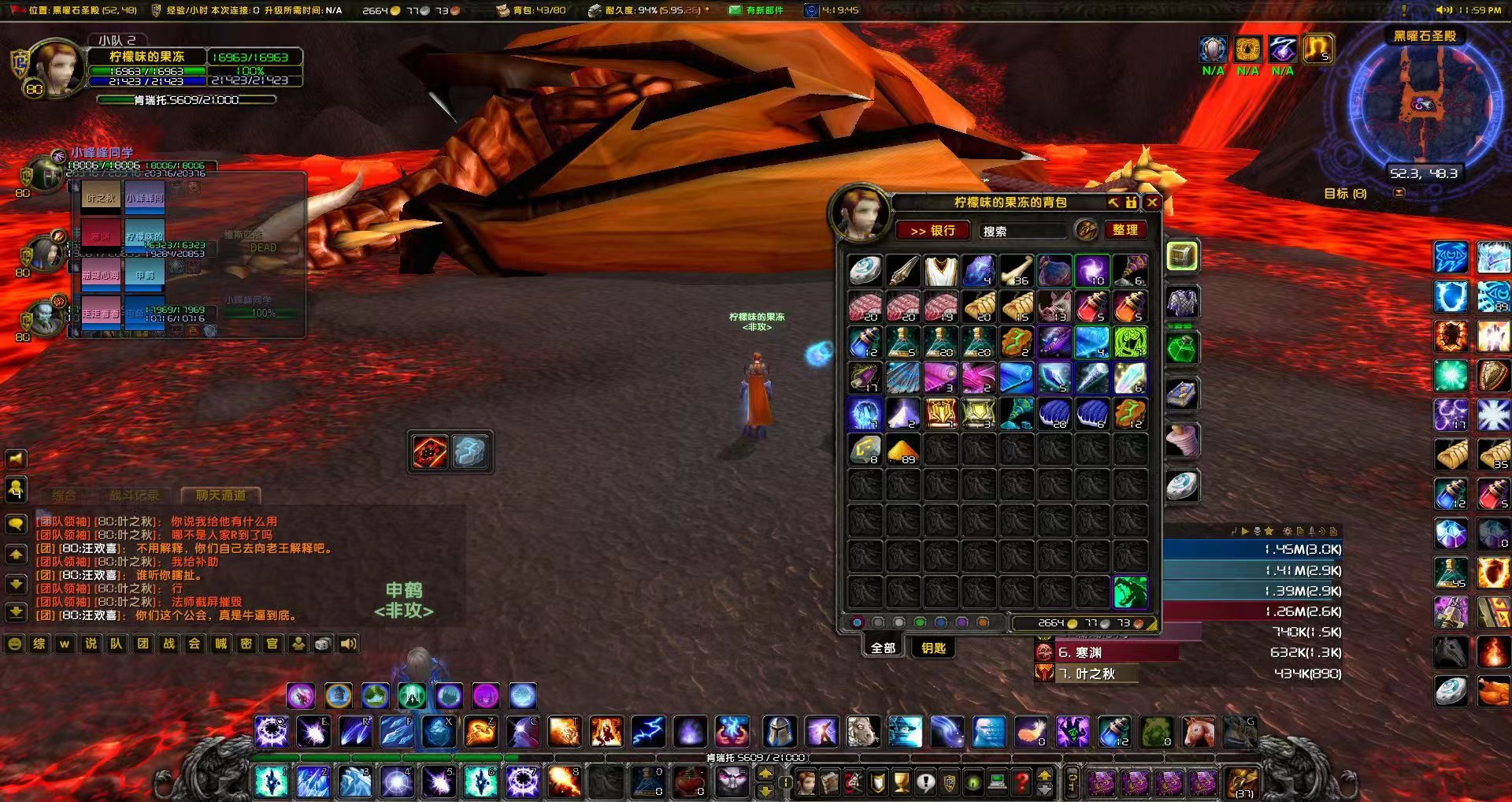Viewport: 1512px width, 802px height.
Task: Switch to the 战斗记录 combat log tab
Action: pos(134,496)
